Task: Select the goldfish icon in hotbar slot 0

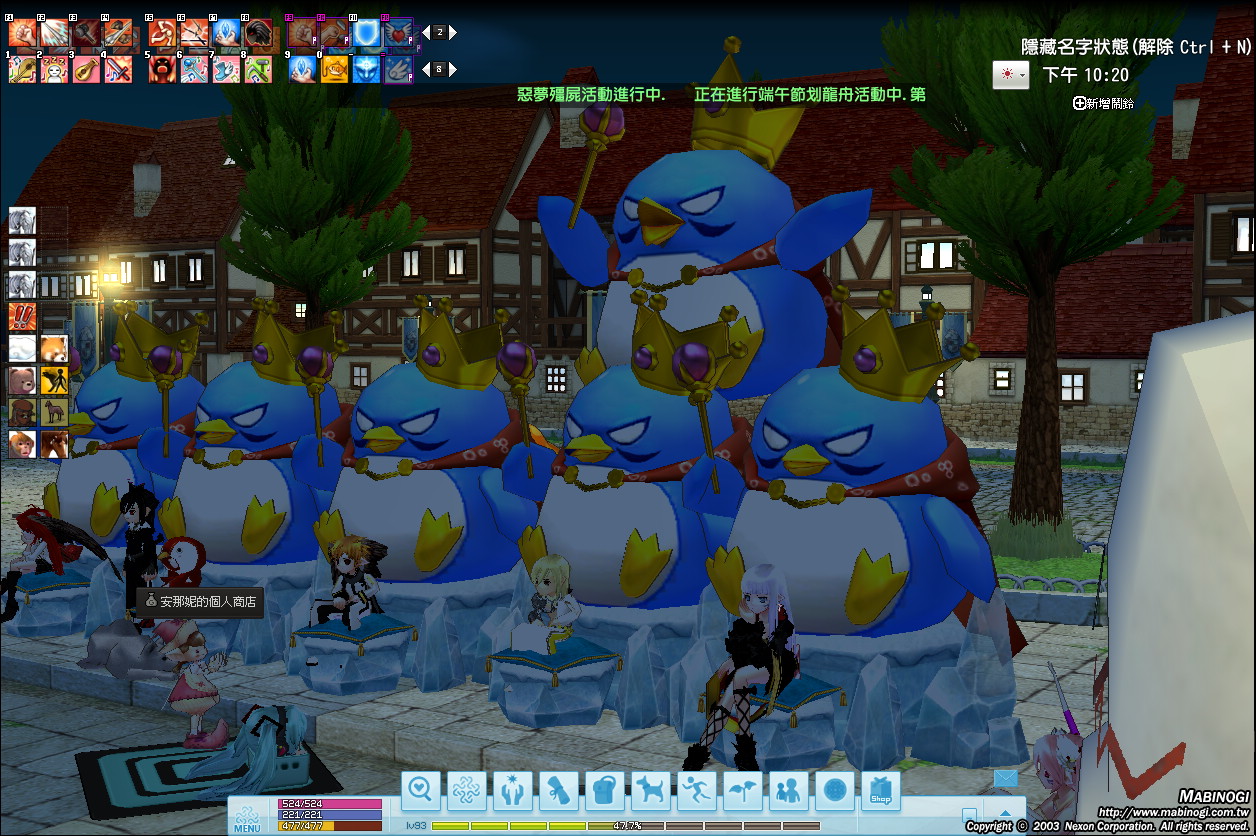Action: (335, 69)
